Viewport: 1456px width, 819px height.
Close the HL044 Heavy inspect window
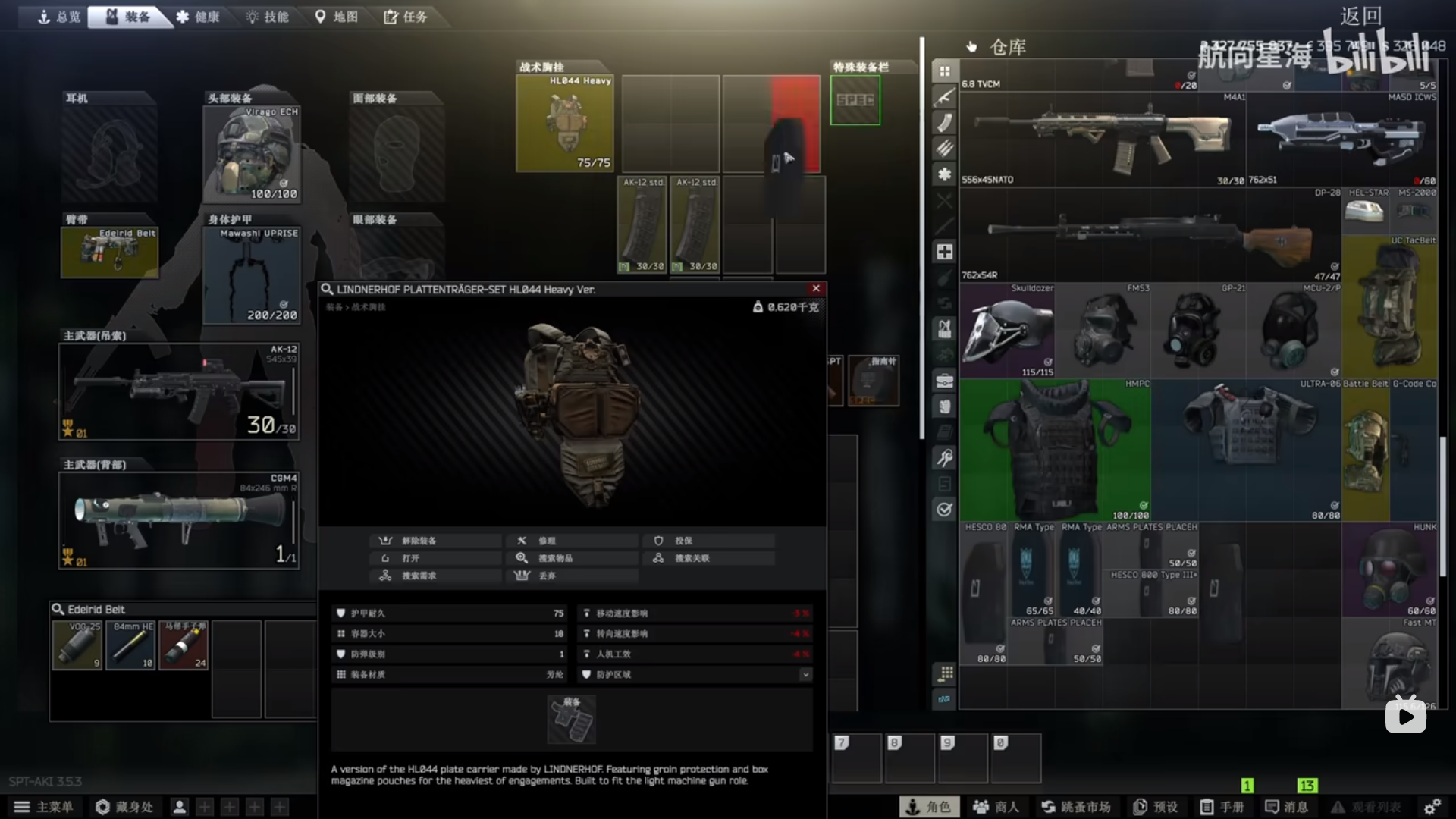tap(816, 288)
